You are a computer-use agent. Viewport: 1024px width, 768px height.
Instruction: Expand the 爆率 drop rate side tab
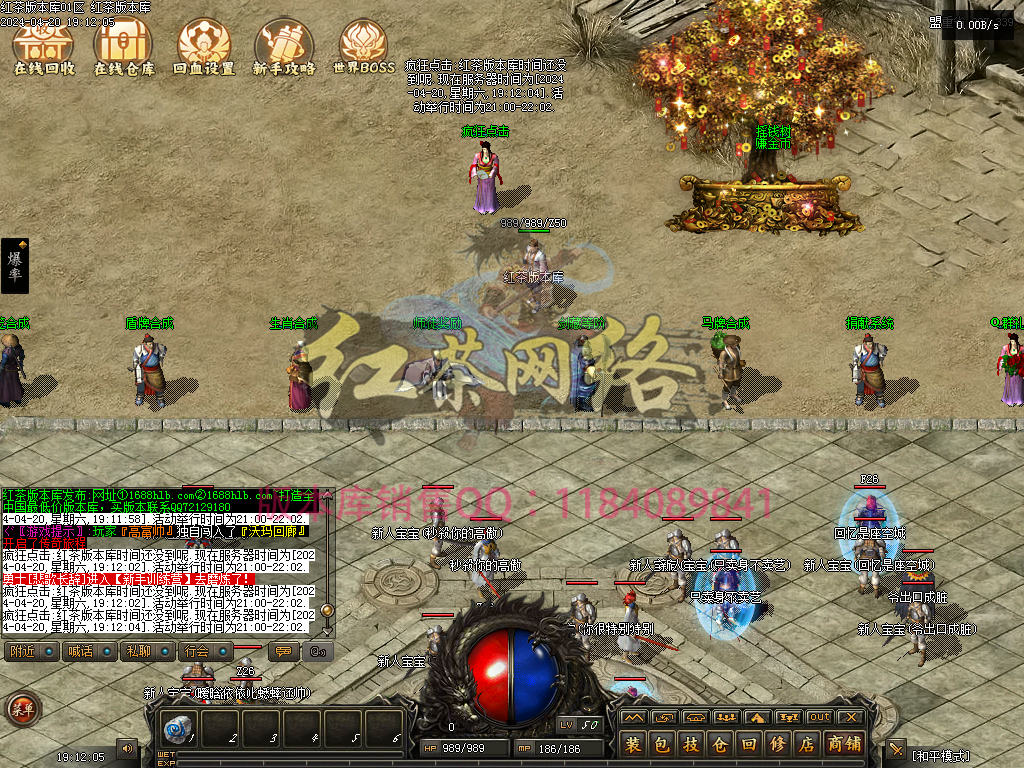(x=15, y=266)
